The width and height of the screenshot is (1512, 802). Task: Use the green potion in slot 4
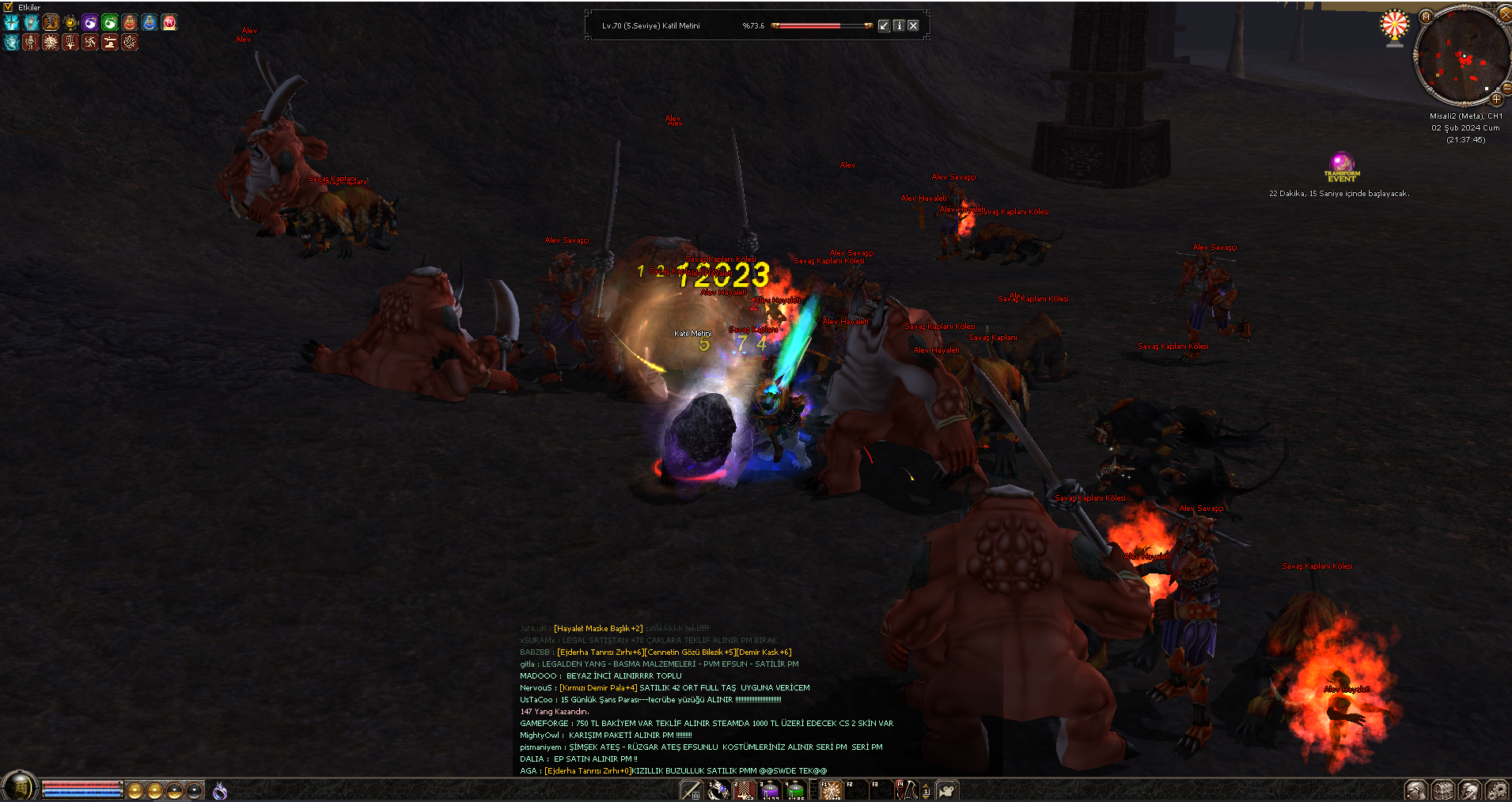(x=794, y=790)
